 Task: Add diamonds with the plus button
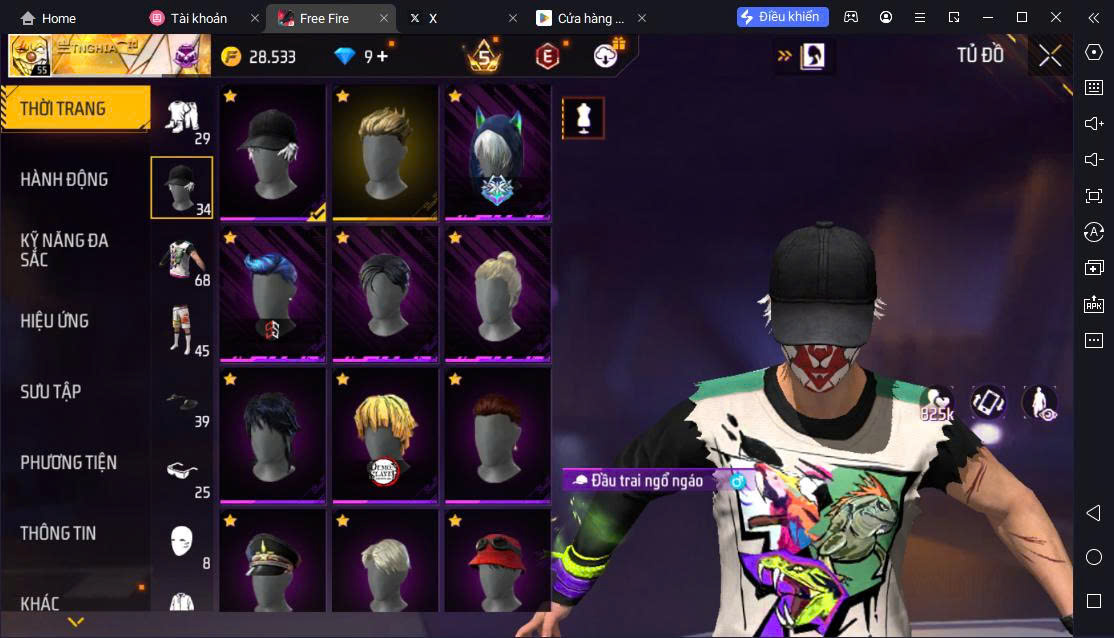pos(382,56)
